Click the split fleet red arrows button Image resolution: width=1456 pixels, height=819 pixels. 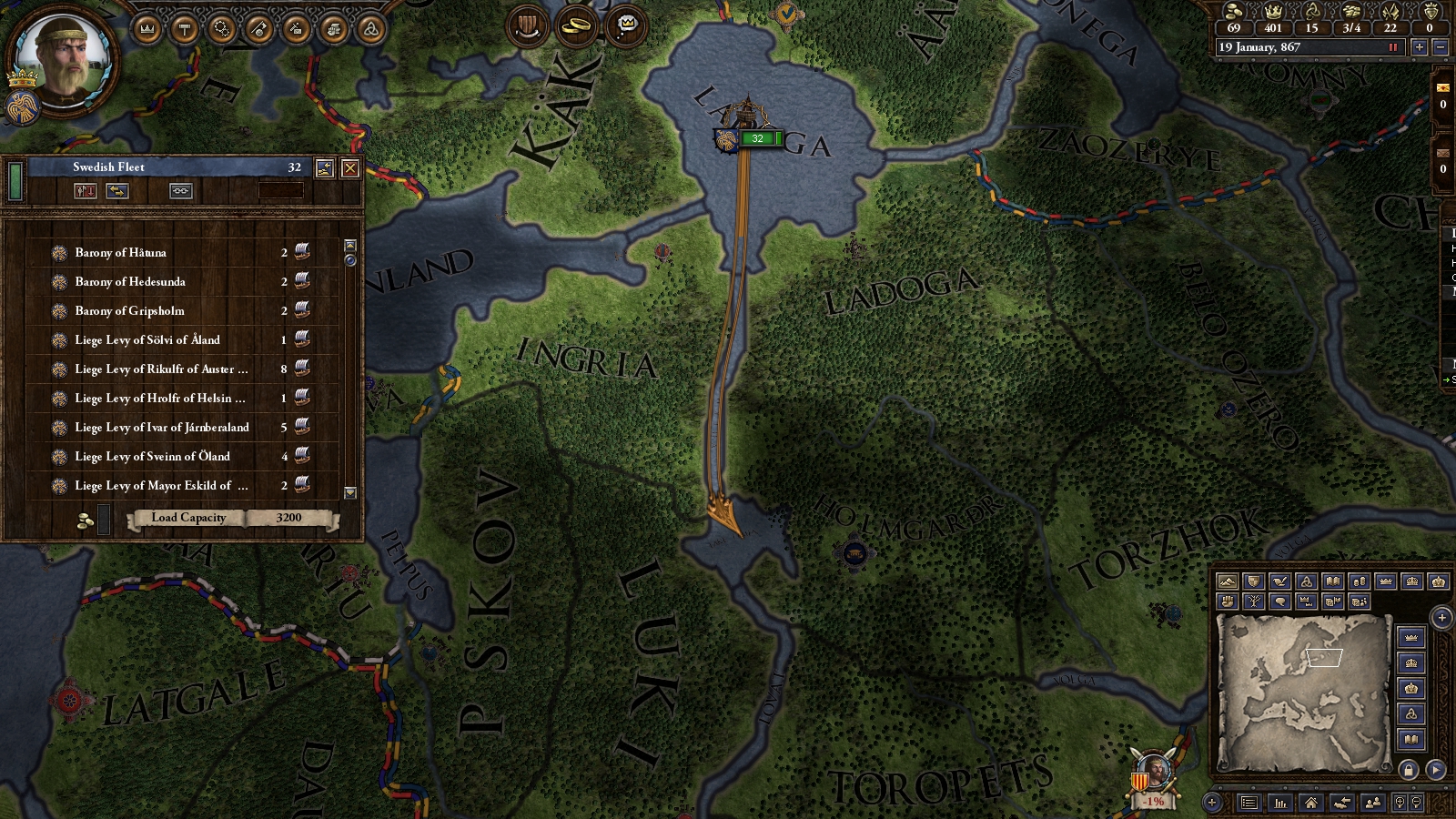86,191
